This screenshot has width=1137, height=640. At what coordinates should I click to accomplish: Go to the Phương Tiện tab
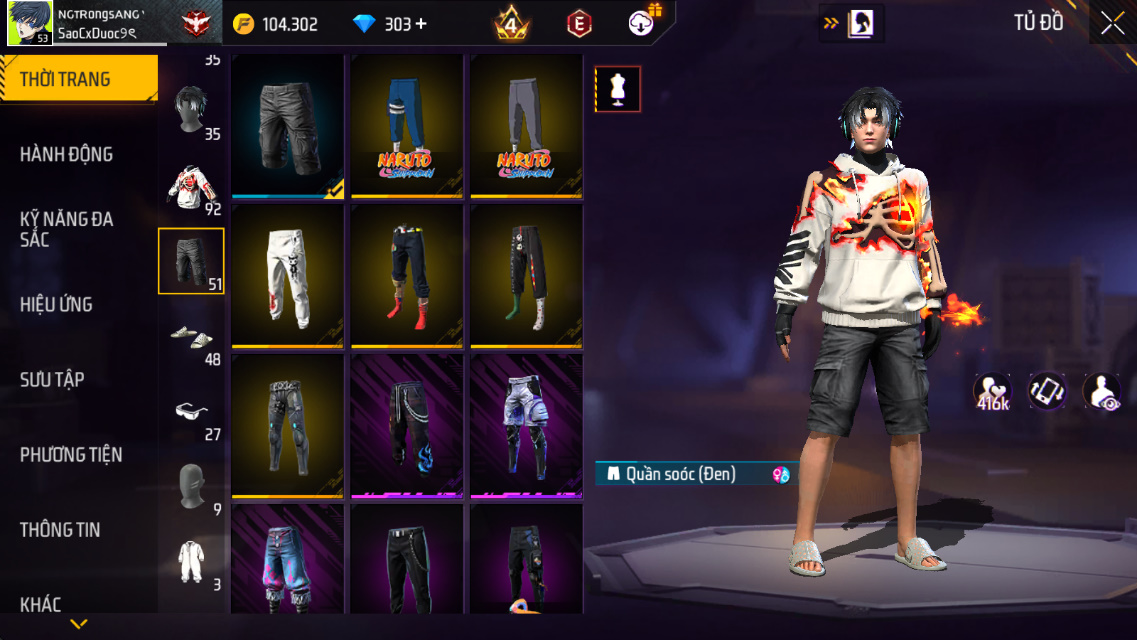pos(71,454)
